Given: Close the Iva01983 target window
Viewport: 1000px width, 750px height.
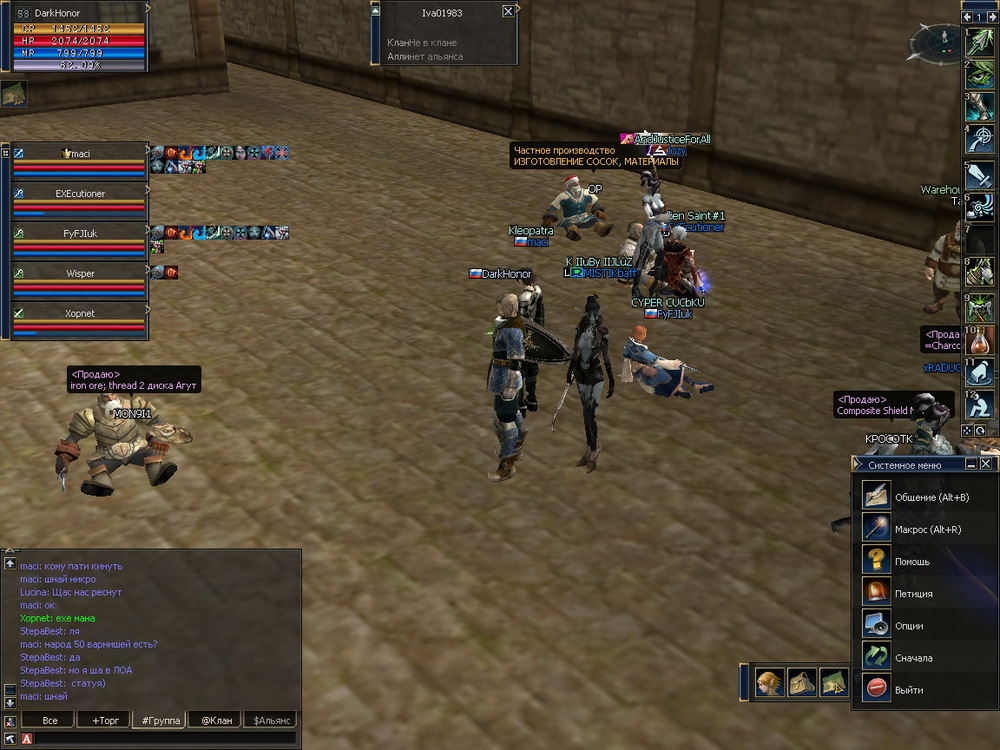Looking at the screenshot, I should 508,11.
